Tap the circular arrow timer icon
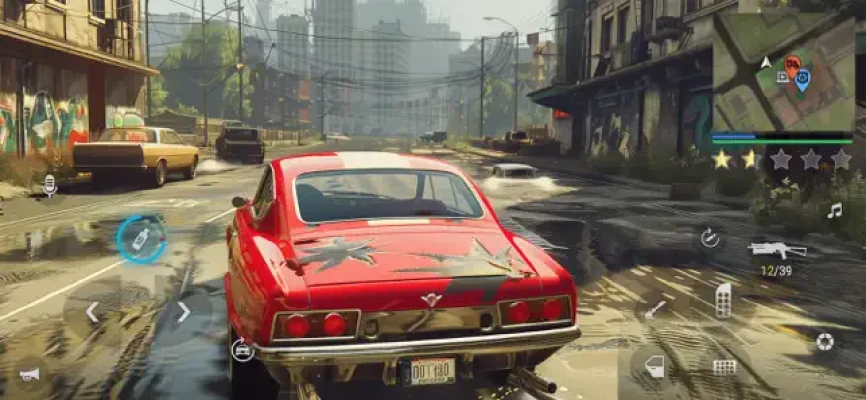 pyautogui.click(x=710, y=238)
